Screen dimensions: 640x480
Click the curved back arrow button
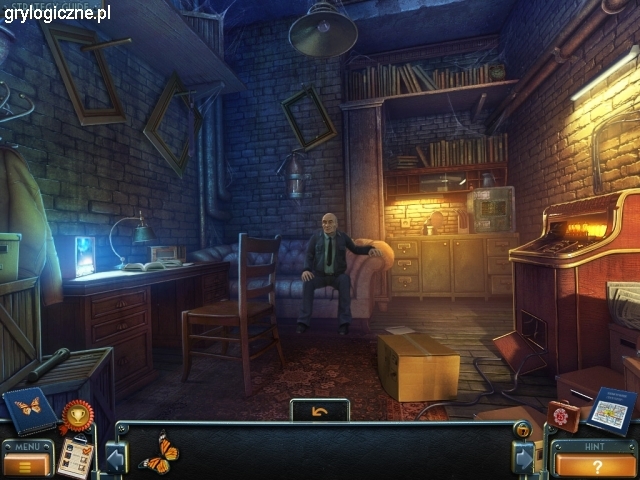pos(320,410)
